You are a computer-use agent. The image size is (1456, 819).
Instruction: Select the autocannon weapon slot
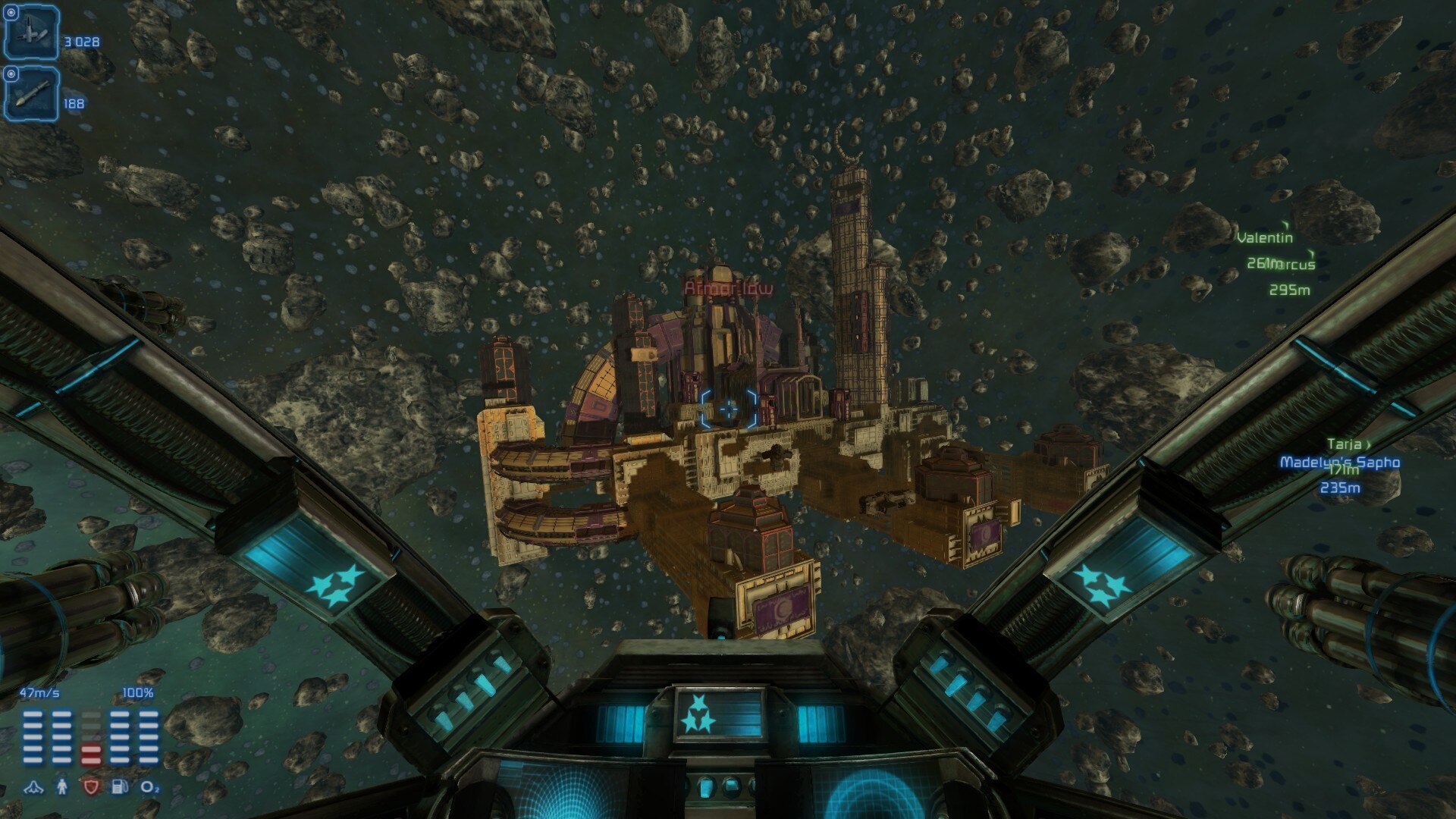coord(32,33)
